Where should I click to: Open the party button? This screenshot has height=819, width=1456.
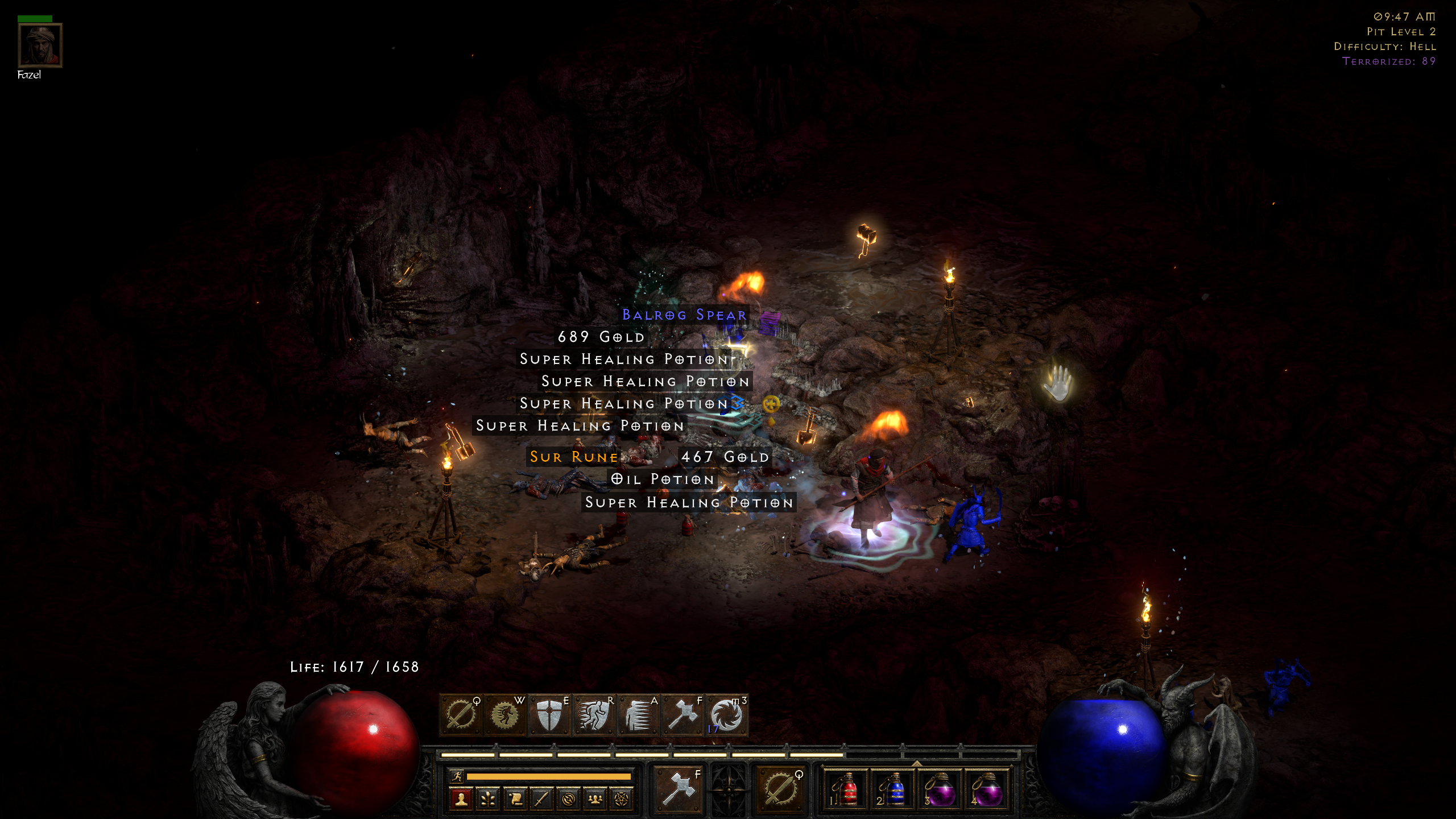(595, 800)
